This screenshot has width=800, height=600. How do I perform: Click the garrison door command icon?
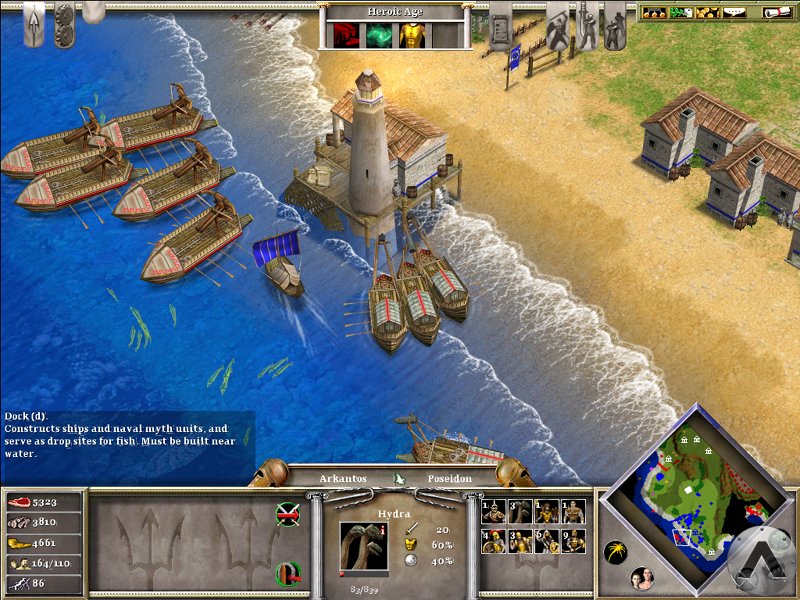(x=287, y=573)
